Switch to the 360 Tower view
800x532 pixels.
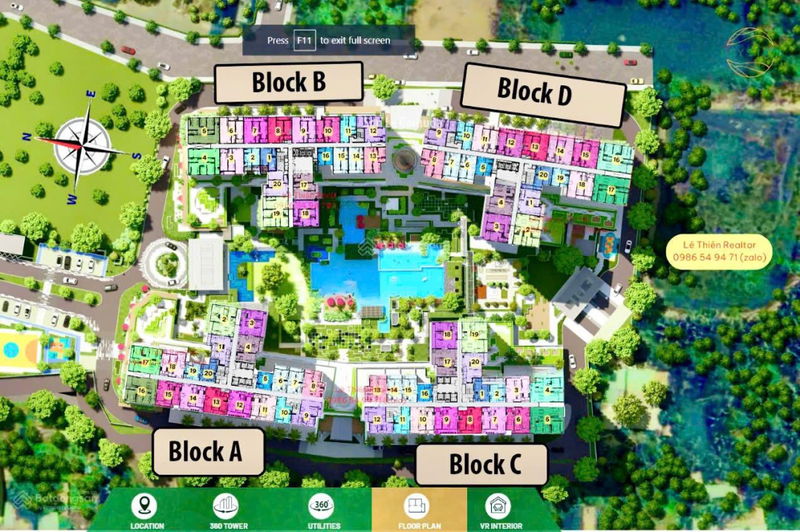pos(232,510)
